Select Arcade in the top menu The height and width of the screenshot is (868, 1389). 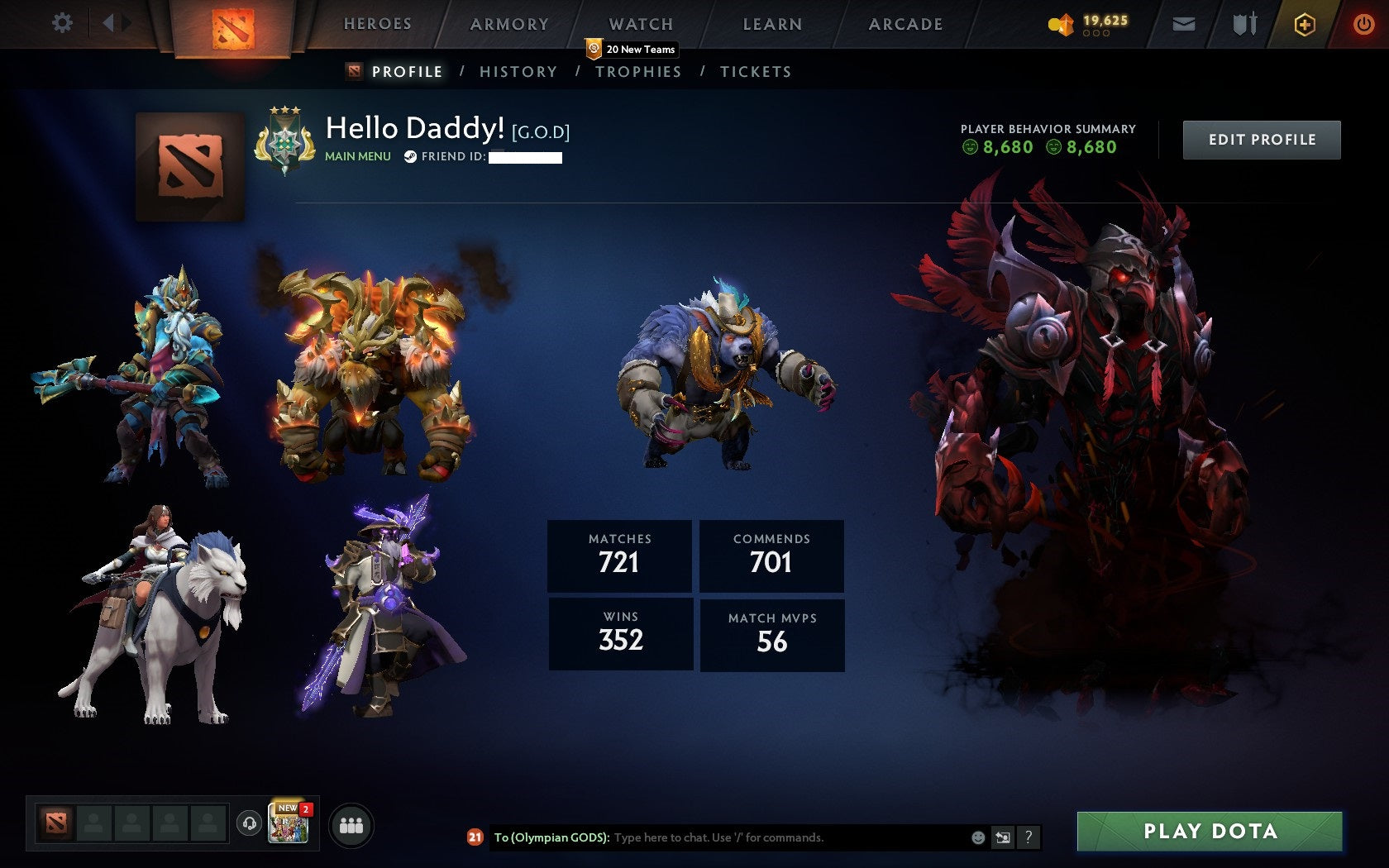pos(905,24)
